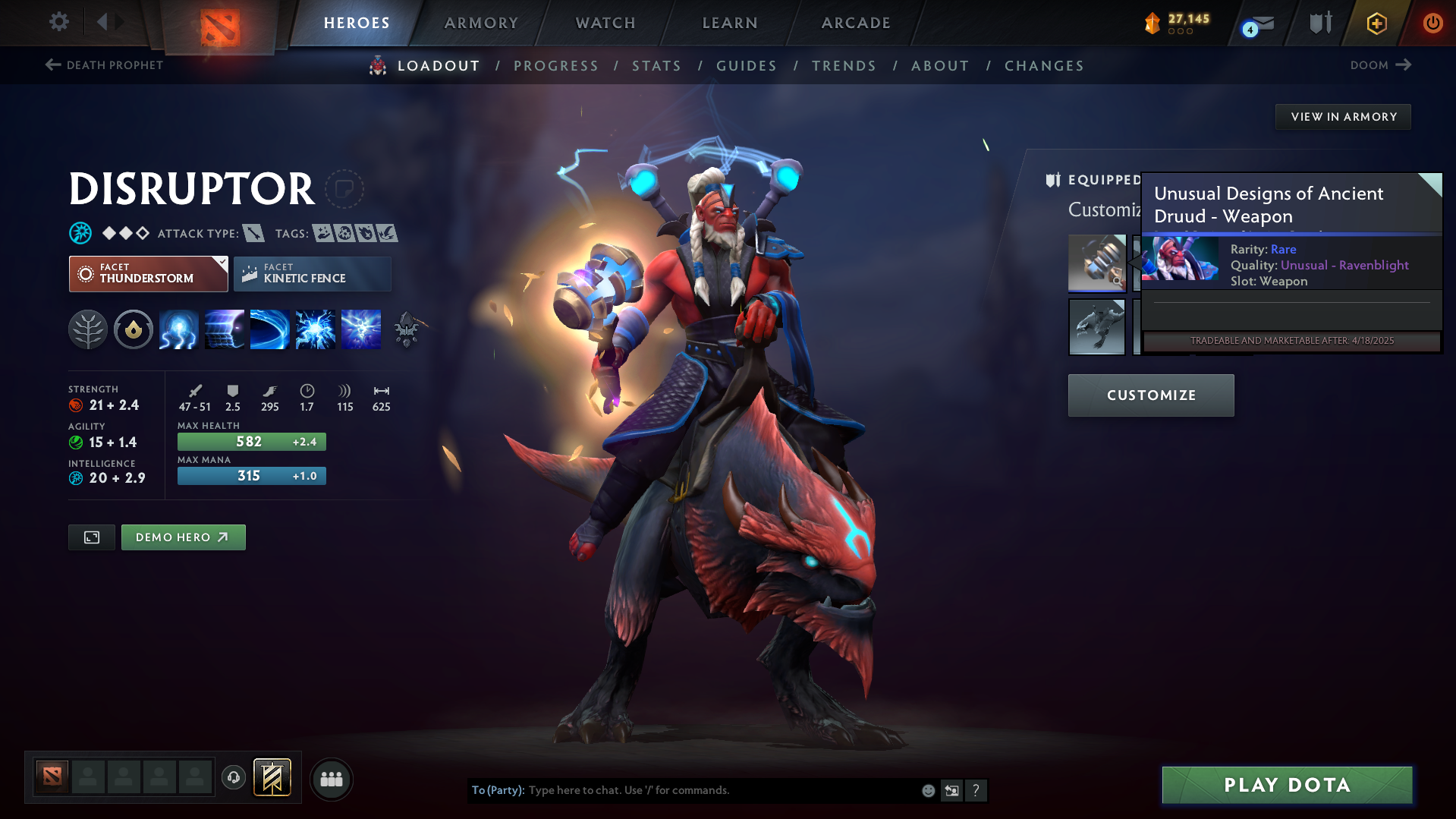View the hero Stats page

[x=656, y=66]
